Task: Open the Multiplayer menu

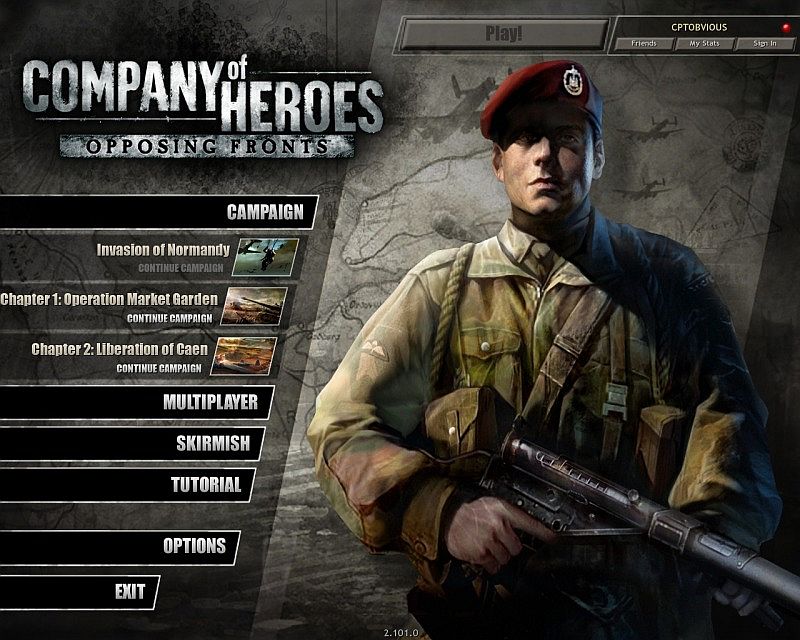Action: coord(210,402)
